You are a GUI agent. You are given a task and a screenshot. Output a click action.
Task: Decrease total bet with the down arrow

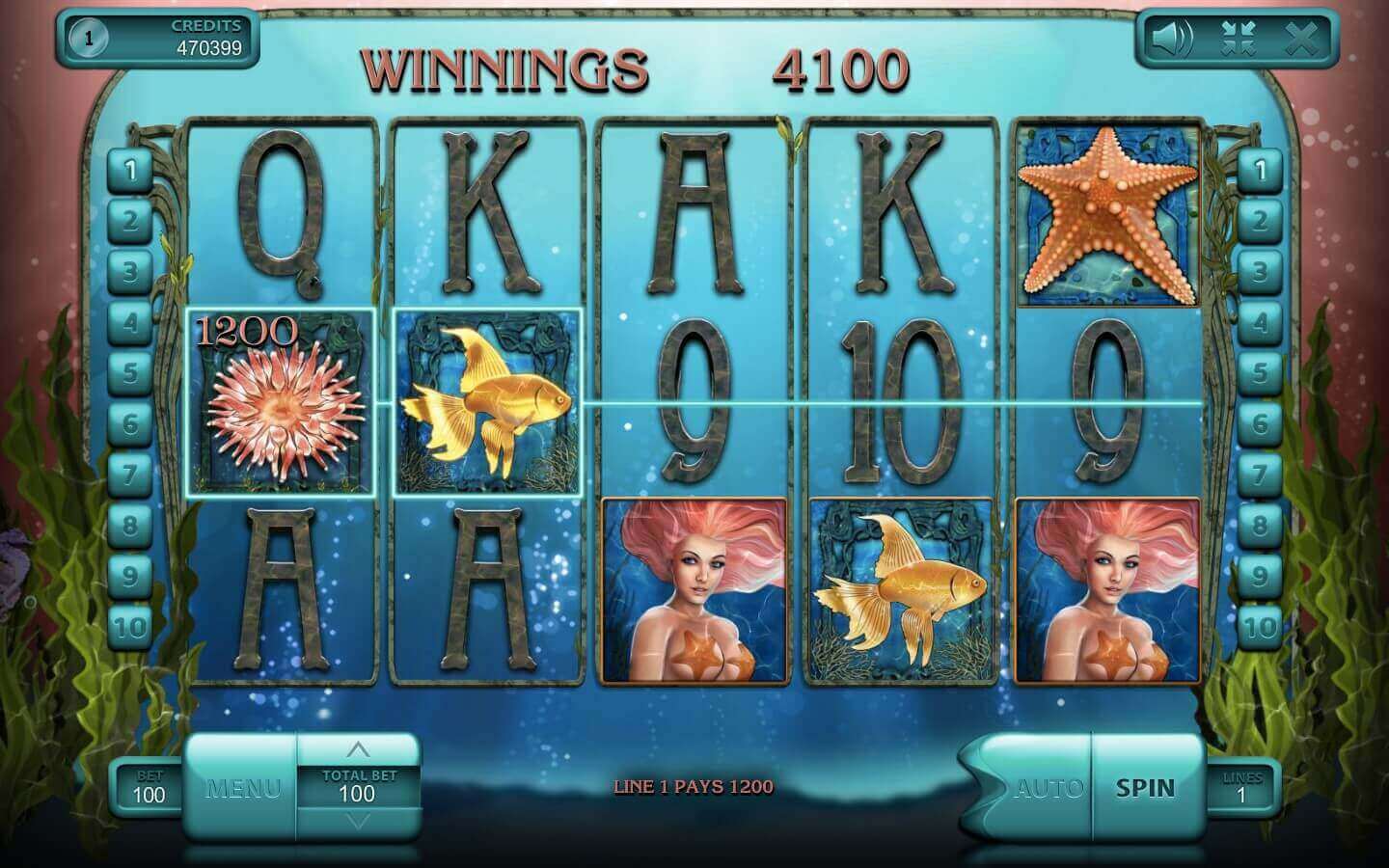(358, 821)
